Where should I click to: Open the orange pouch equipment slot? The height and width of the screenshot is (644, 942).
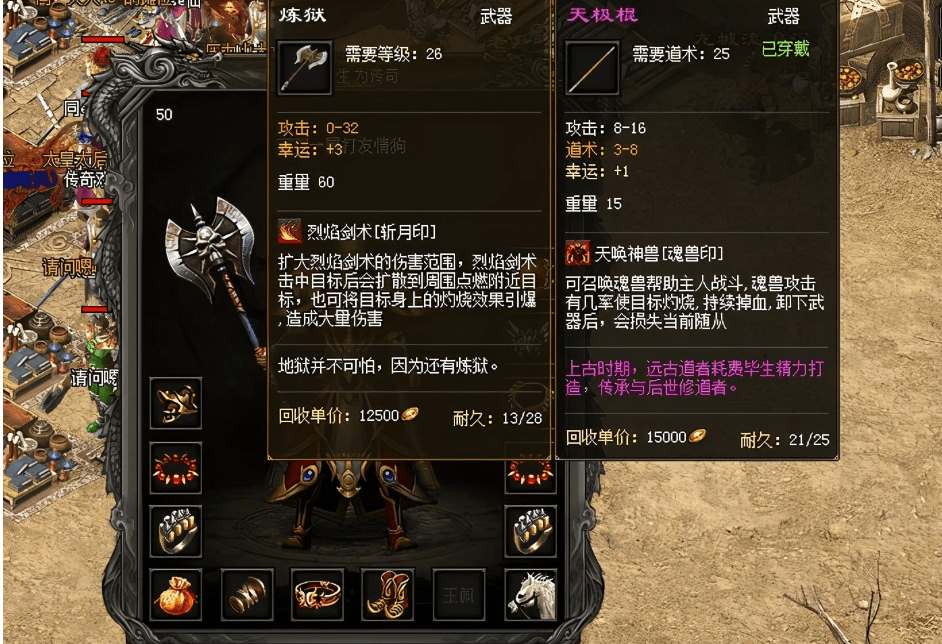[x=176, y=595]
